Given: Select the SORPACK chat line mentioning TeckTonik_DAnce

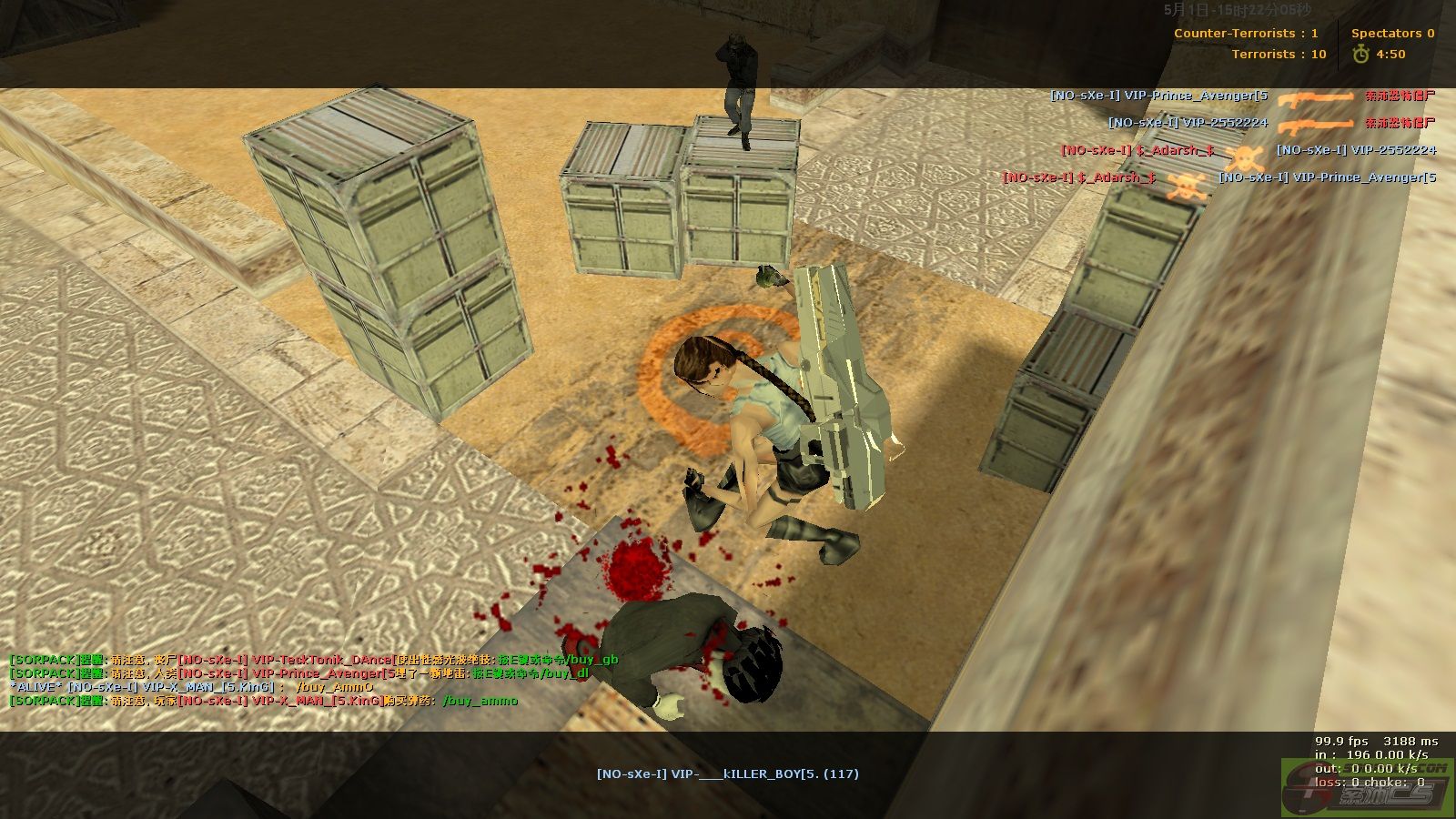Looking at the screenshot, I should (313, 660).
